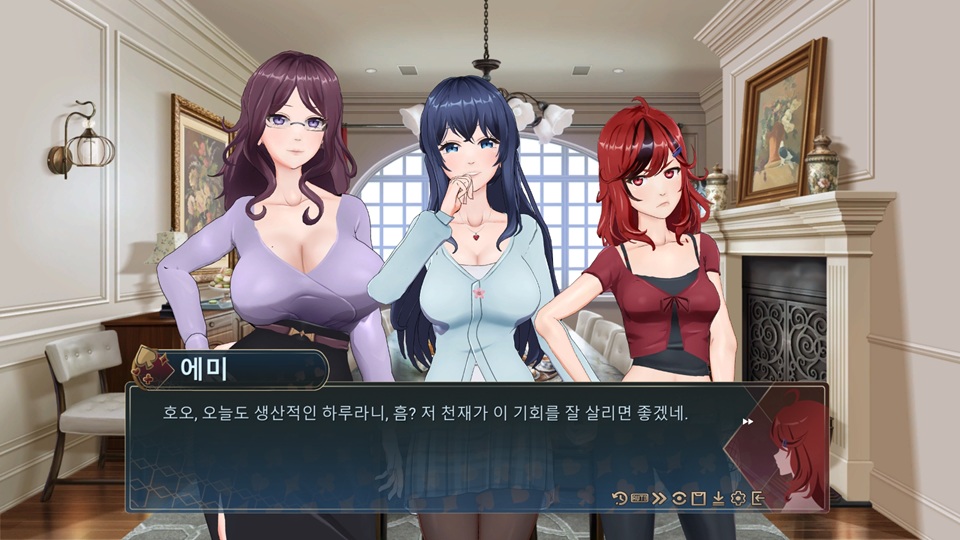960x540 pixels.
Task: Open the load game download-arrow icon
Action: click(718, 498)
